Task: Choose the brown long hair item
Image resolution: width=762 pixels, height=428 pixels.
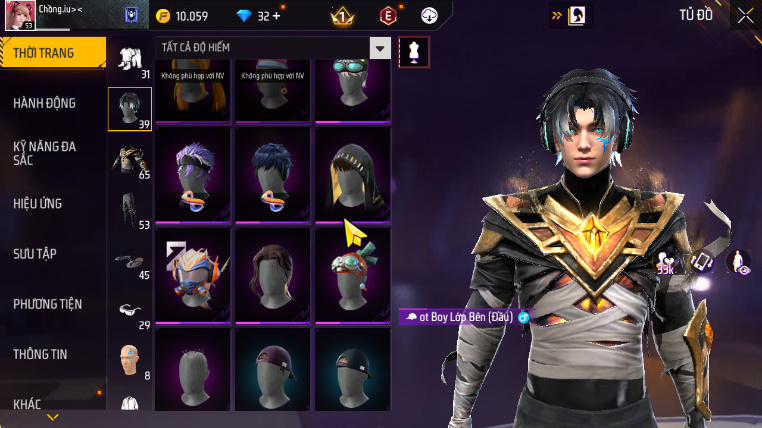Action: [x=273, y=273]
